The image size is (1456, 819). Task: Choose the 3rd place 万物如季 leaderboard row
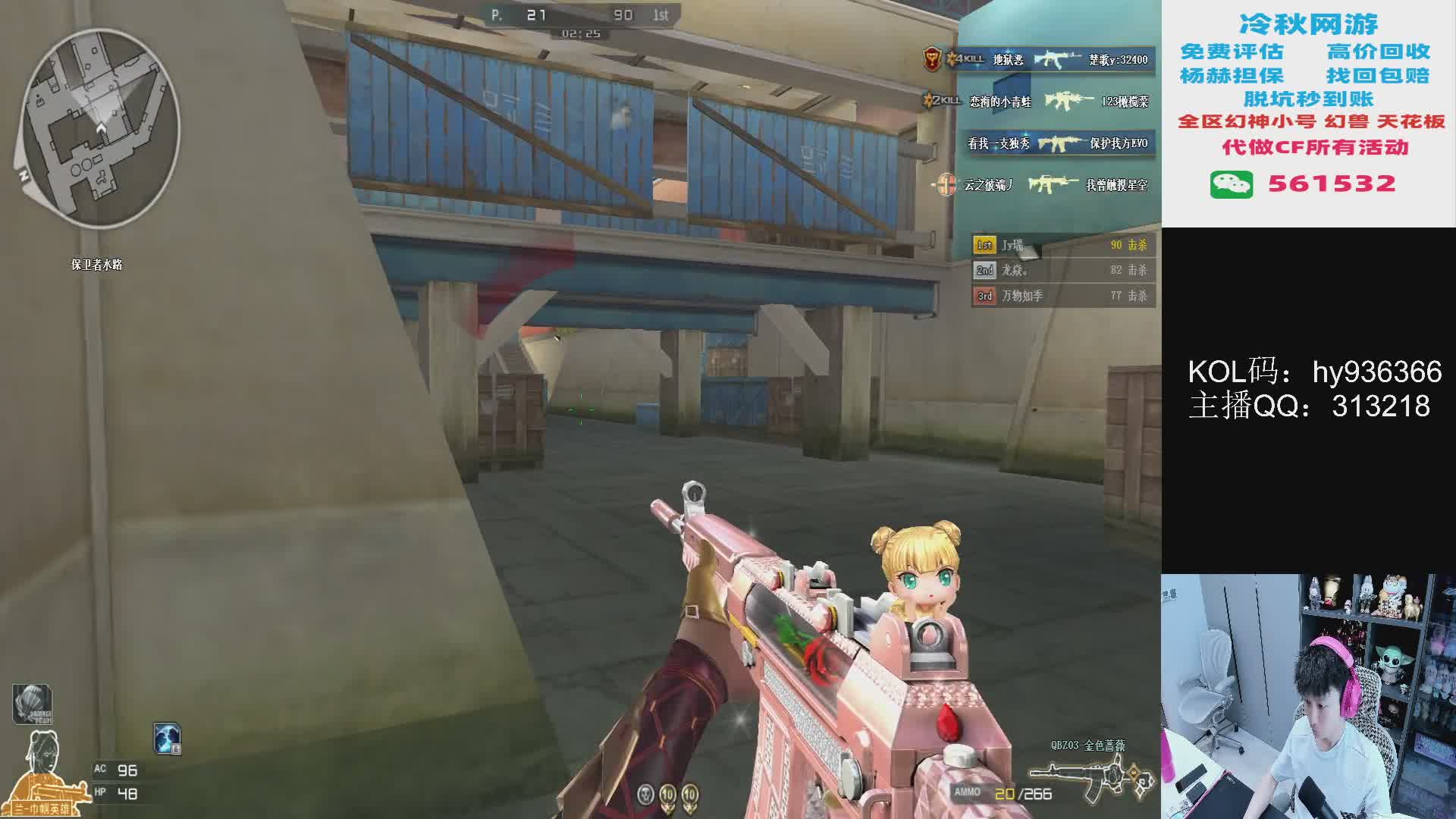(1063, 296)
